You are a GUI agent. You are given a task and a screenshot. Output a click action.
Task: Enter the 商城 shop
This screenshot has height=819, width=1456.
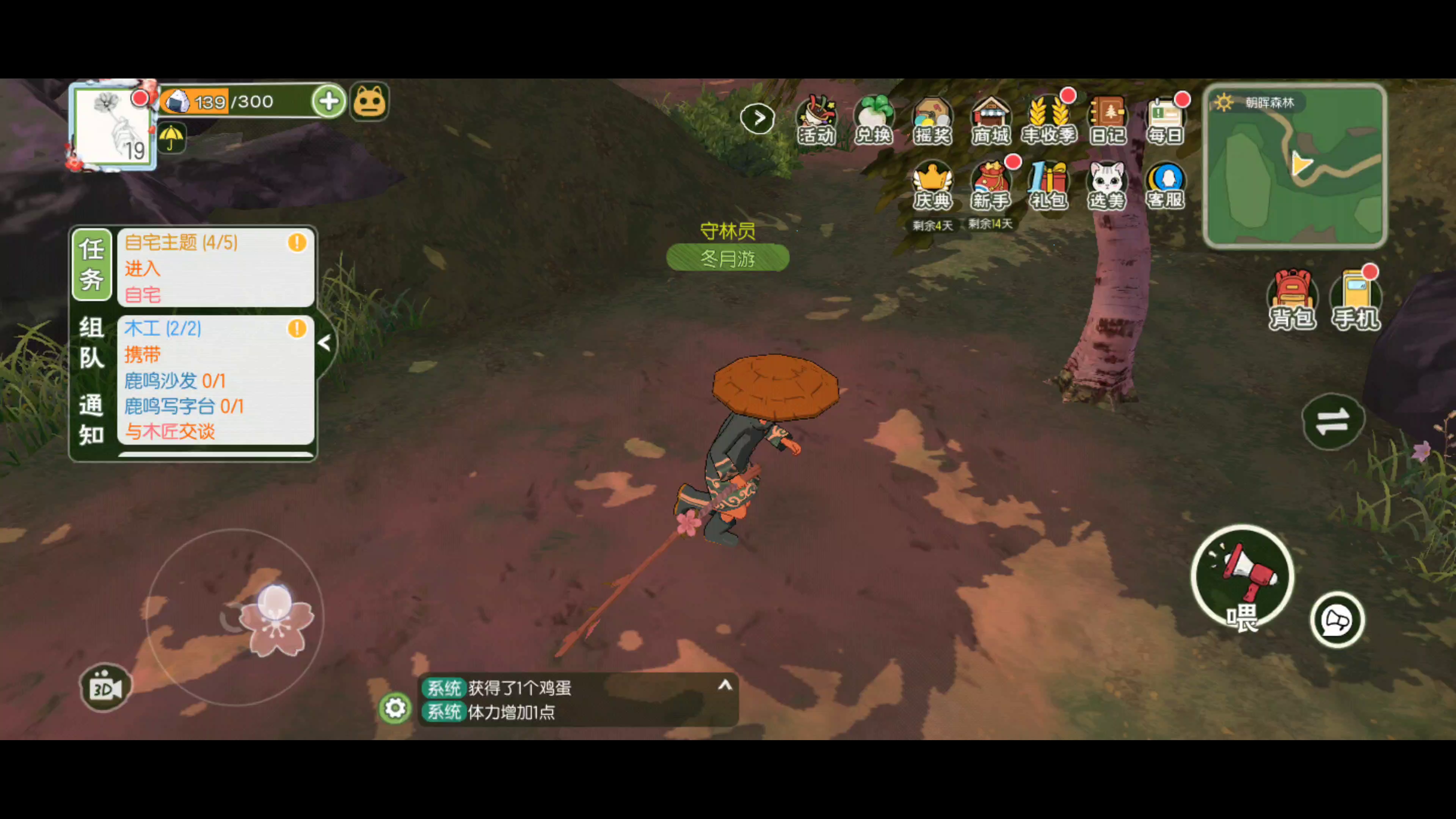click(x=990, y=120)
